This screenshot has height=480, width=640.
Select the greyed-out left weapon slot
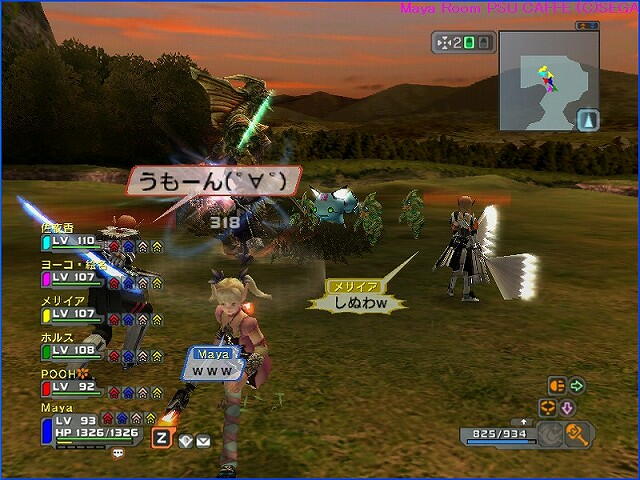point(550,434)
